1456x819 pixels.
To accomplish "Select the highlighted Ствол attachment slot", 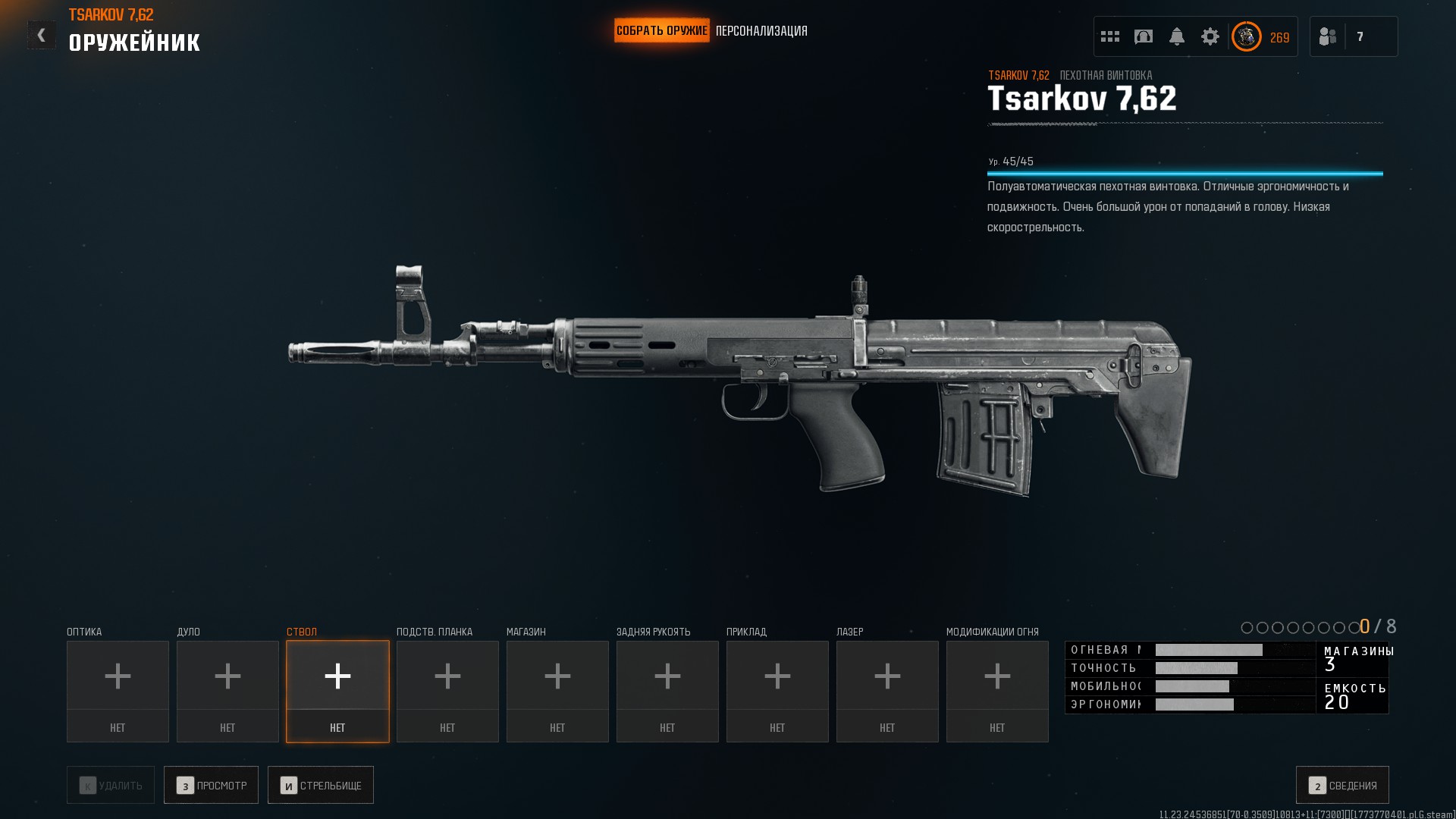I will coord(337,691).
